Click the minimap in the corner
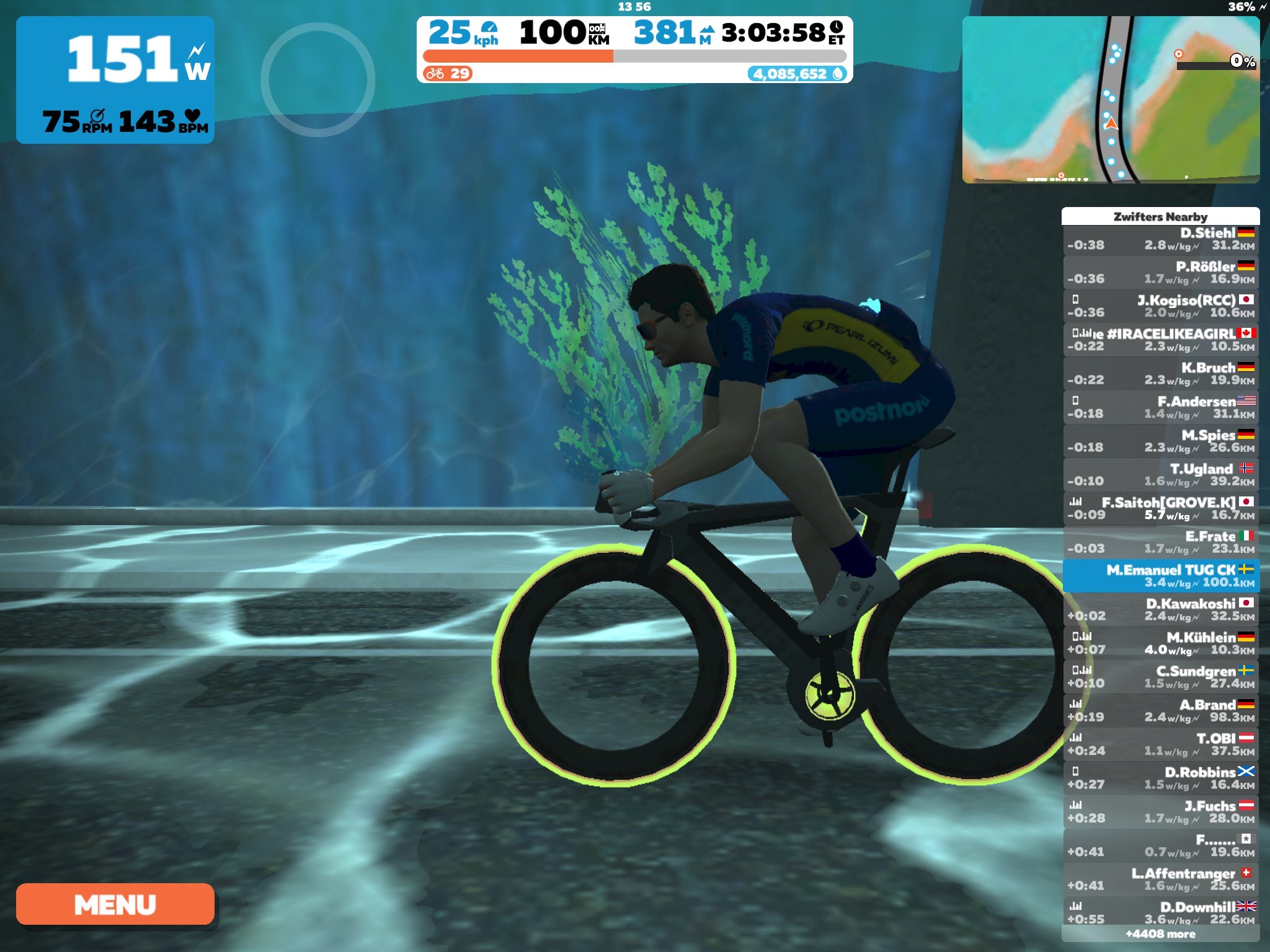The image size is (1270, 952). click(1110, 99)
